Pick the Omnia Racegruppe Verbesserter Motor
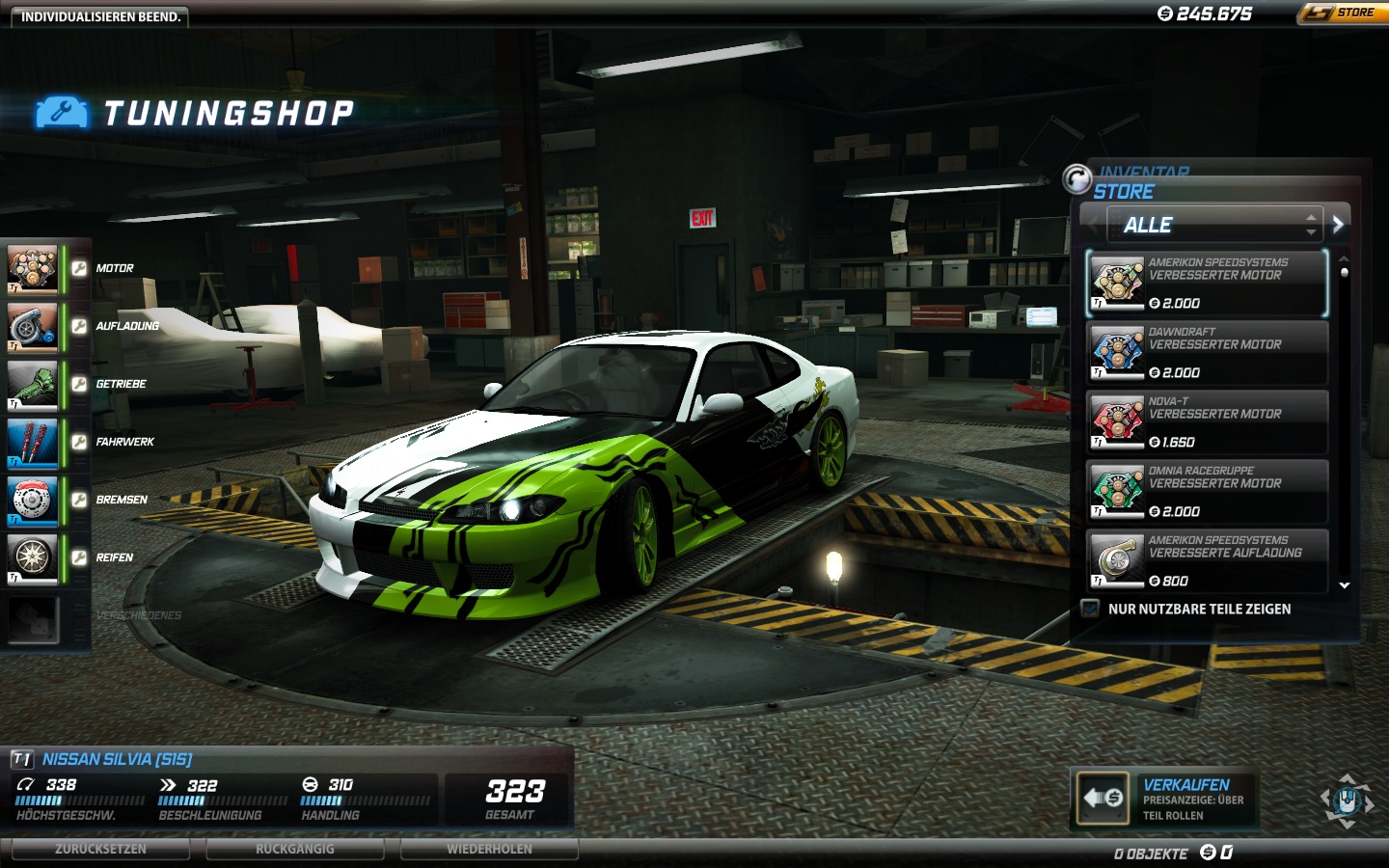1389x868 pixels. [1207, 491]
